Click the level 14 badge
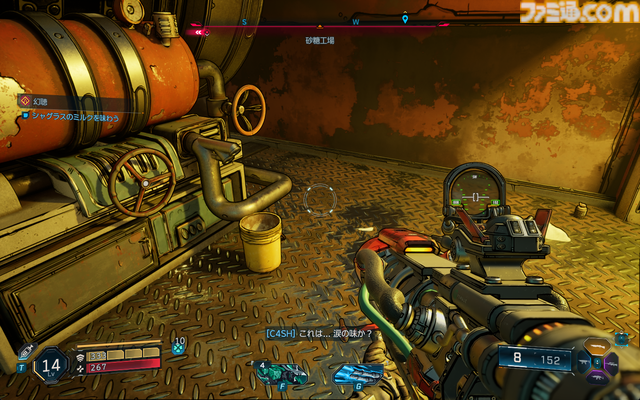The image size is (640, 400). click(x=53, y=364)
